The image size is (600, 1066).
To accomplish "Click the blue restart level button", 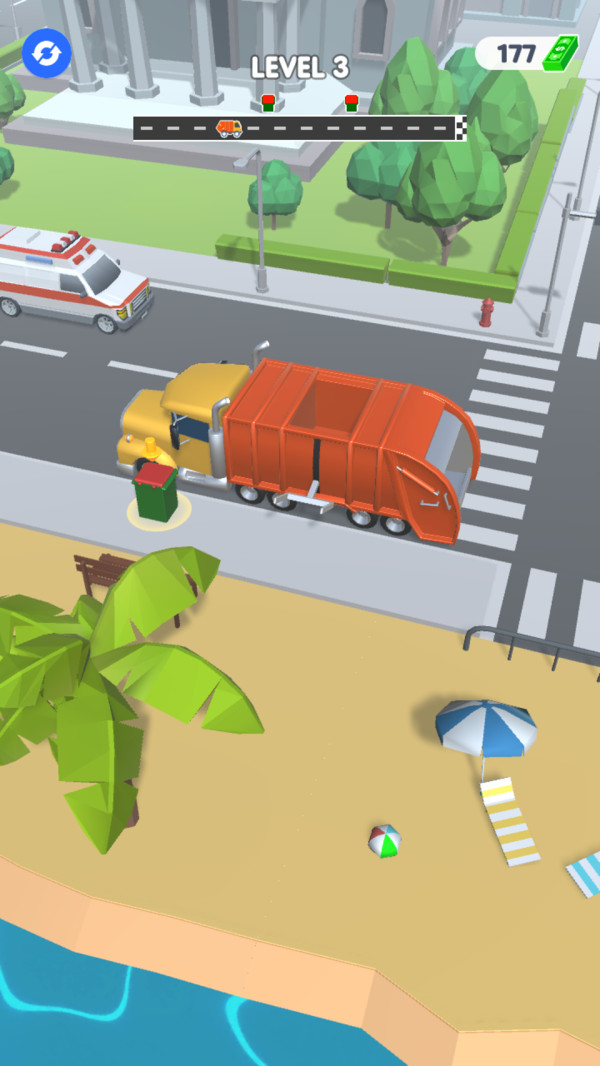I will [x=46, y=52].
